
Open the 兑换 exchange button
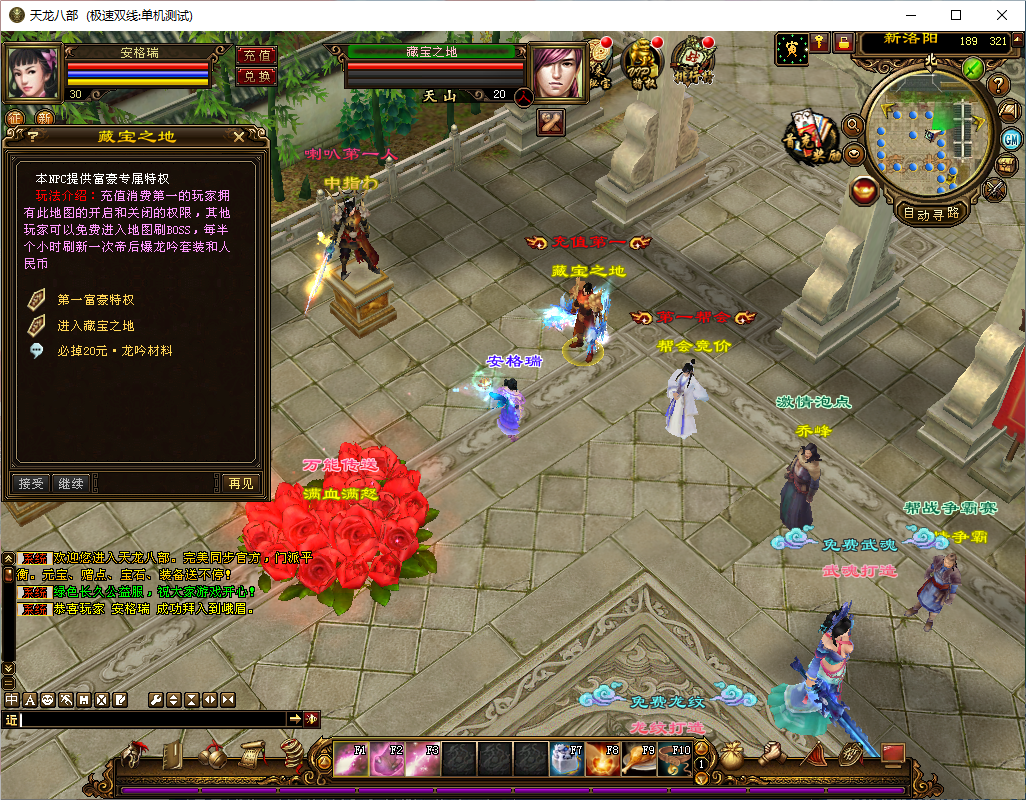256,76
